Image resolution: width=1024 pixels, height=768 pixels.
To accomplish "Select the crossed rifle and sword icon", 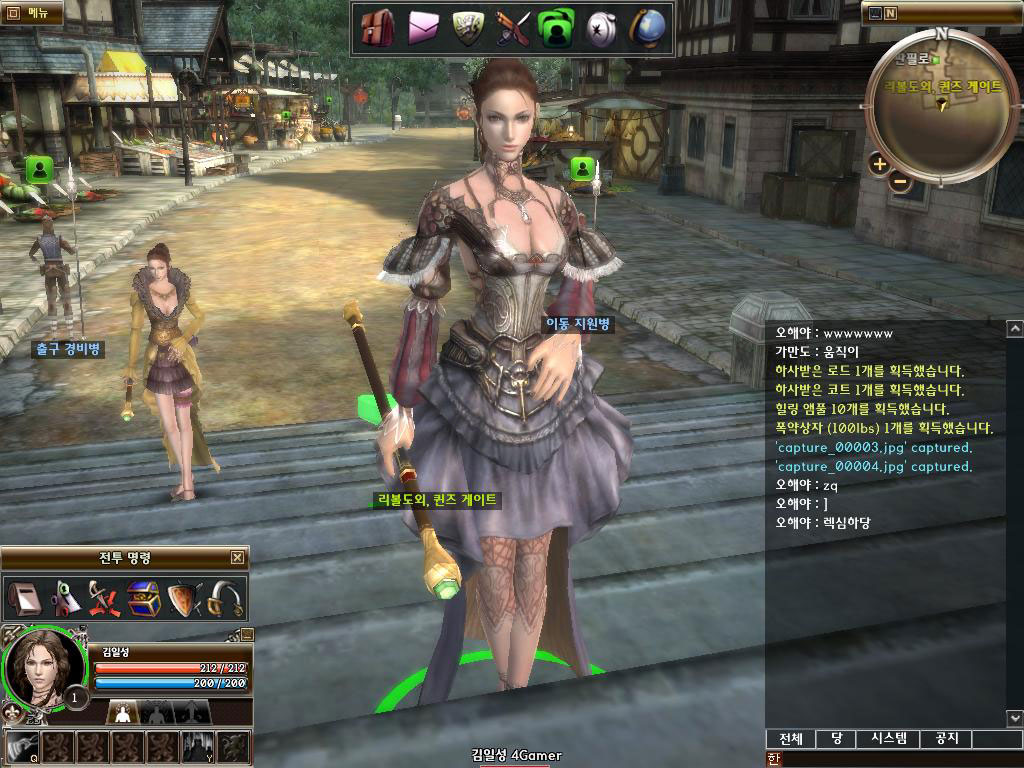I will (512, 29).
